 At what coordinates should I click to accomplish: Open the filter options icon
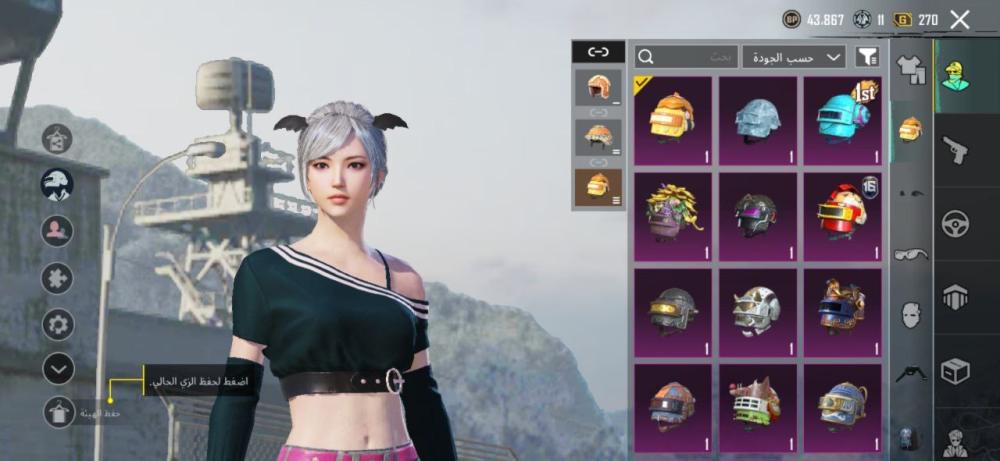tap(868, 57)
